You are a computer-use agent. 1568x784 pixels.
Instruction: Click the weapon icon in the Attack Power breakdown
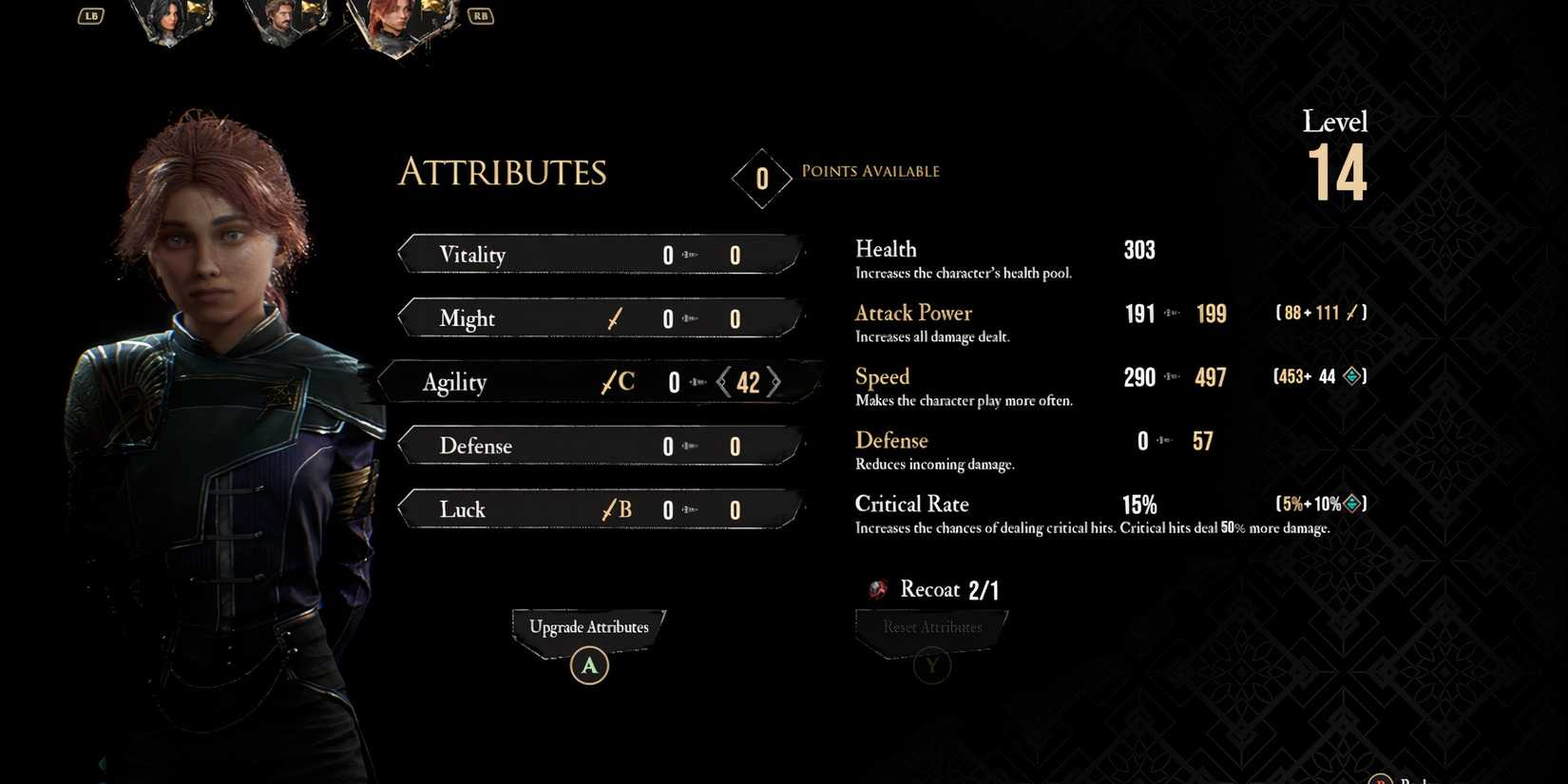[x=1353, y=313]
